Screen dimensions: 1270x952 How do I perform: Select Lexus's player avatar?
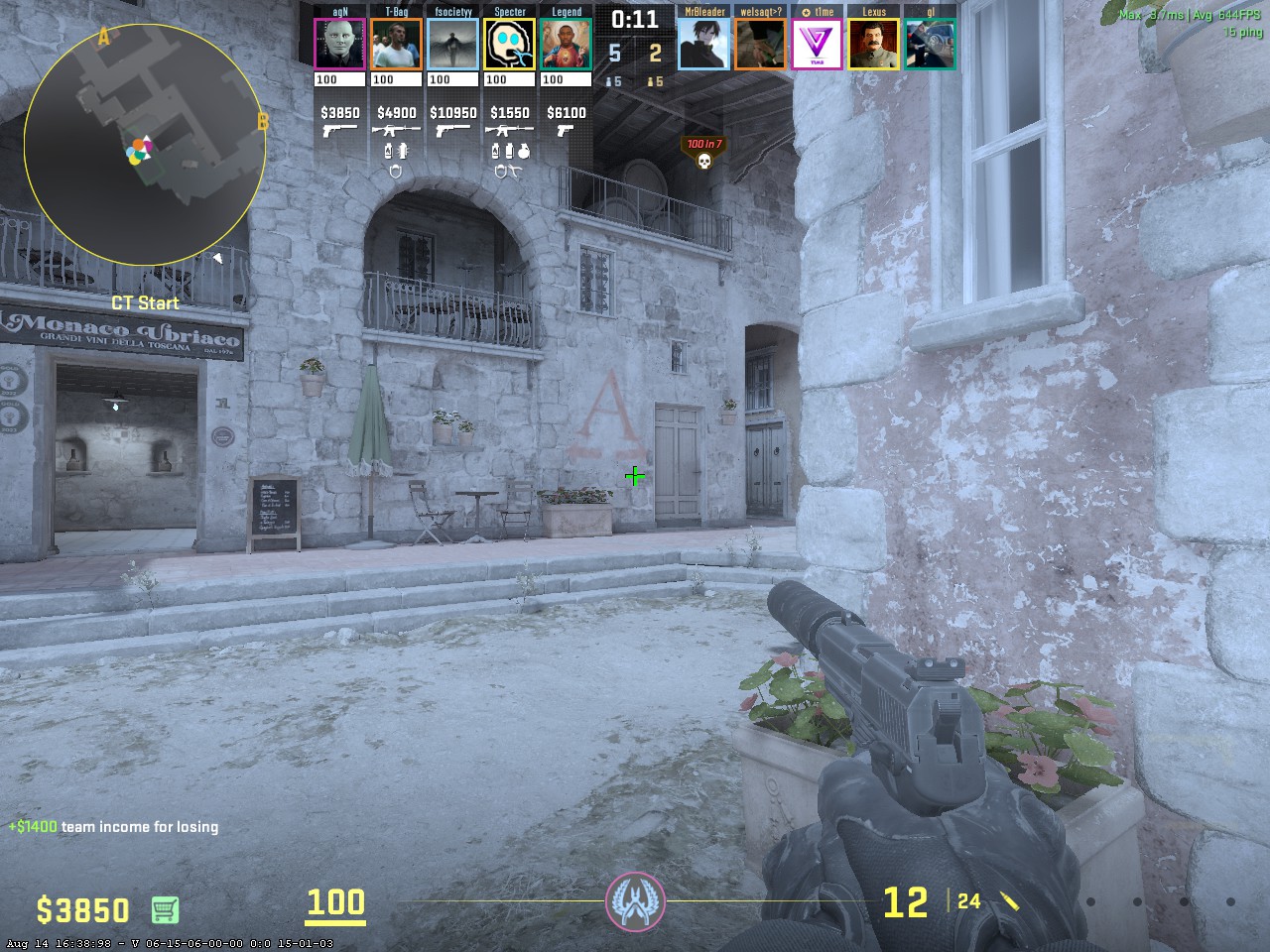874,45
